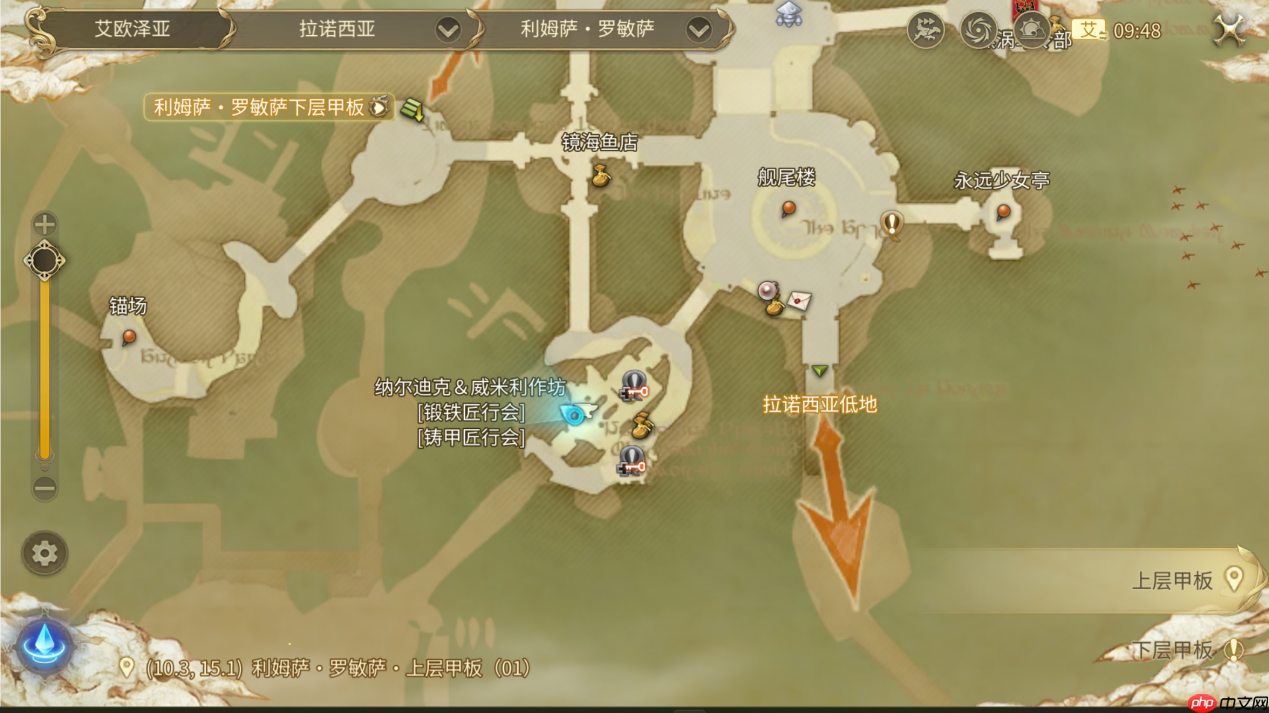The image size is (1269, 713).
Task: Open map settings via the gear icon
Action: click(x=44, y=553)
